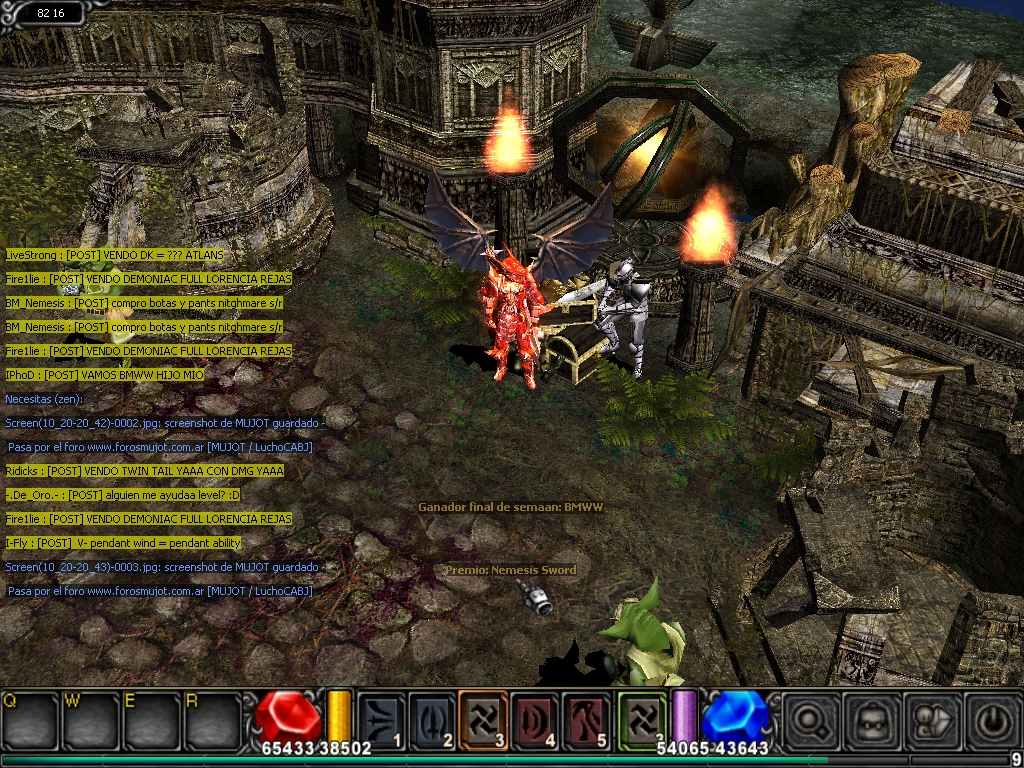Select the empty W potion slot
This screenshot has width=1024, height=768.
92,720
